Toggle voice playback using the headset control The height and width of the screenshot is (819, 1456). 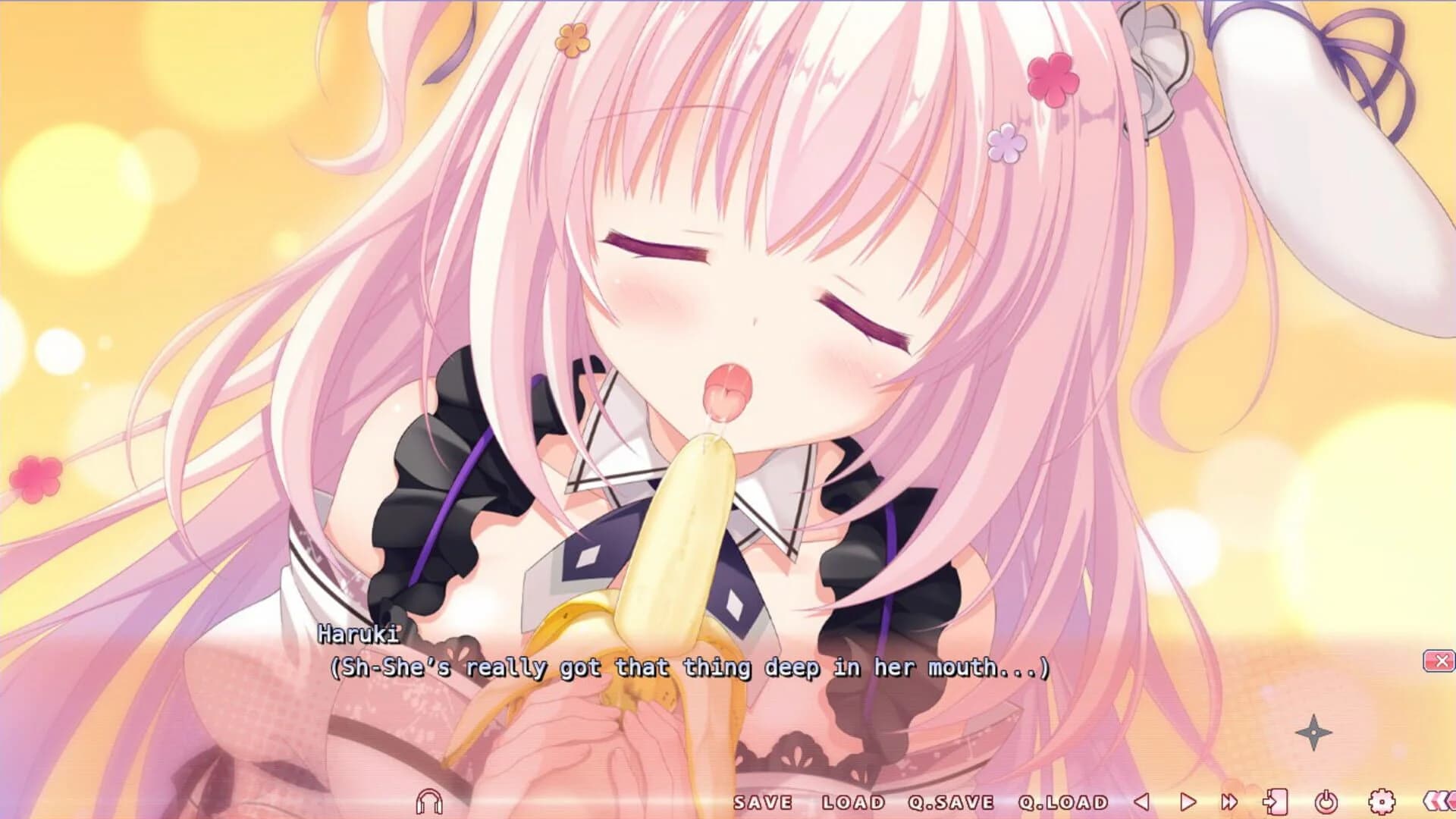click(429, 802)
